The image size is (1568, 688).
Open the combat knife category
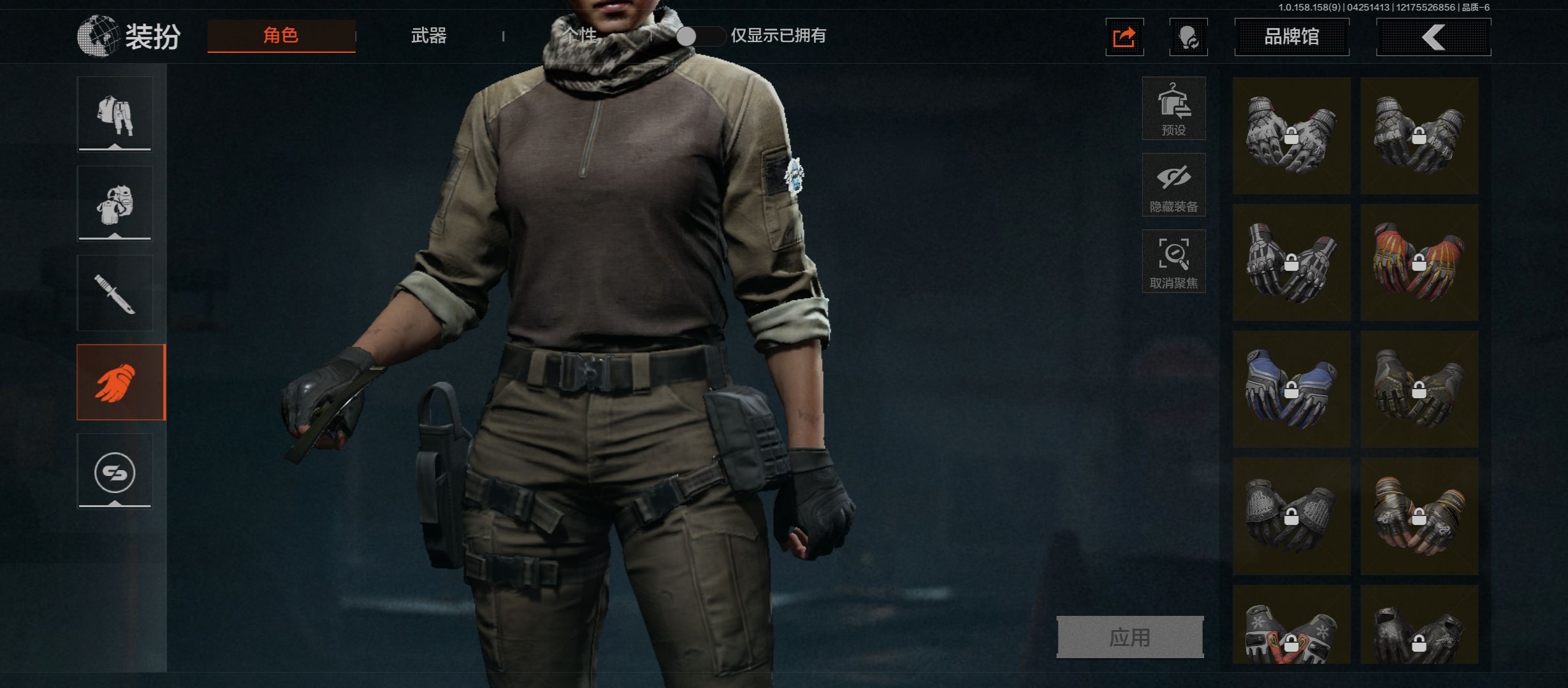[115, 293]
